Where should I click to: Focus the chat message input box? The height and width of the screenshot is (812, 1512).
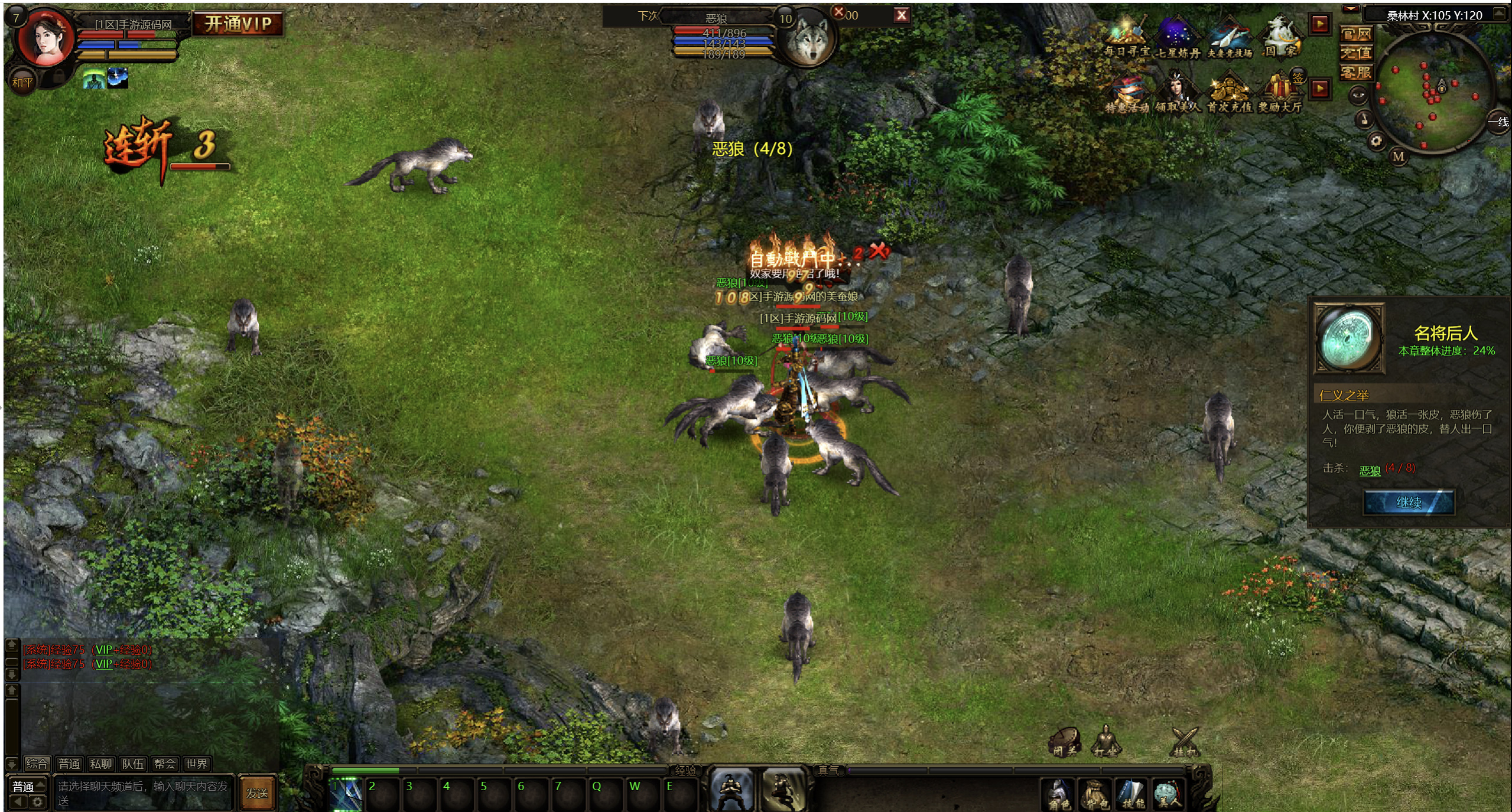(143, 793)
